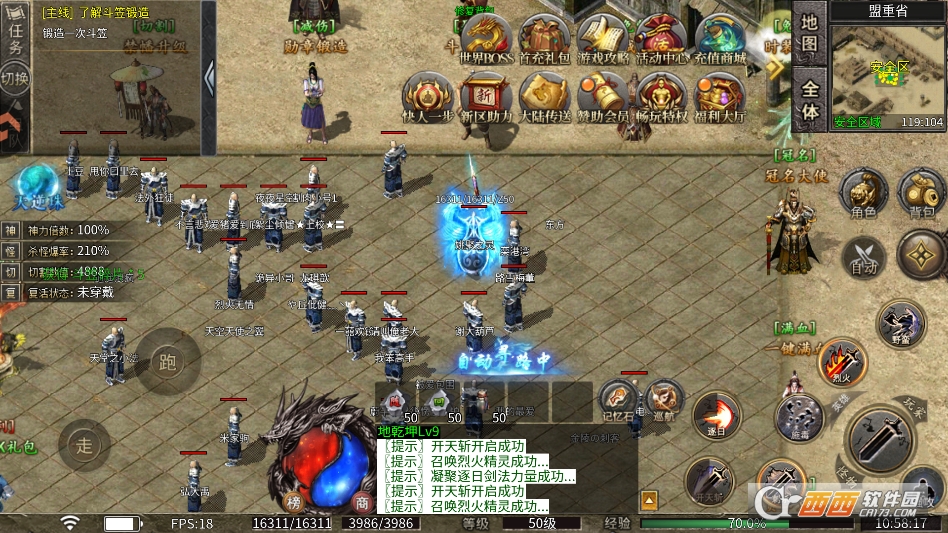
Task: Activate the 逐日 sword skill
Action: (x=716, y=414)
